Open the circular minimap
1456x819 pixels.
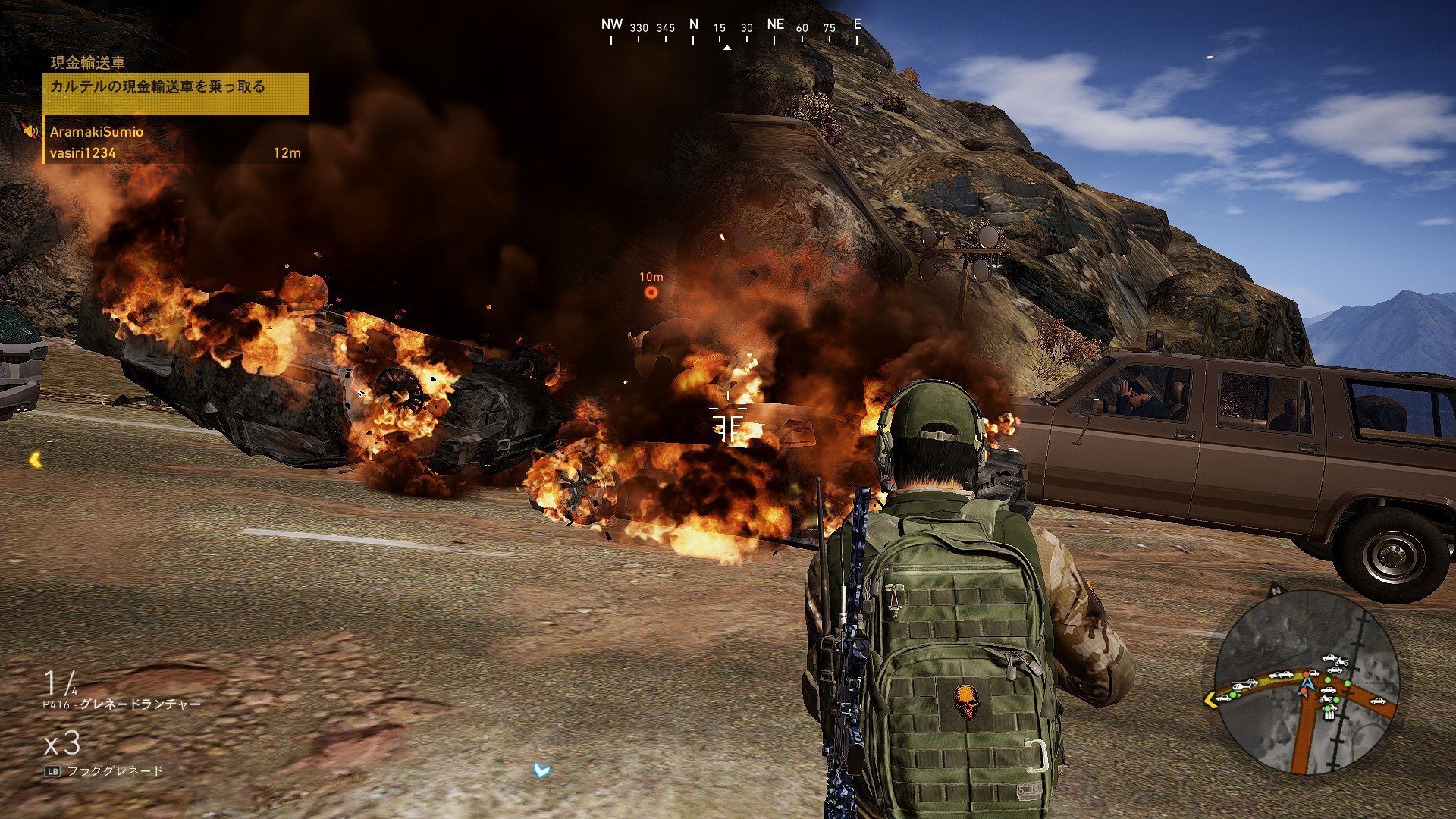click(x=1306, y=681)
